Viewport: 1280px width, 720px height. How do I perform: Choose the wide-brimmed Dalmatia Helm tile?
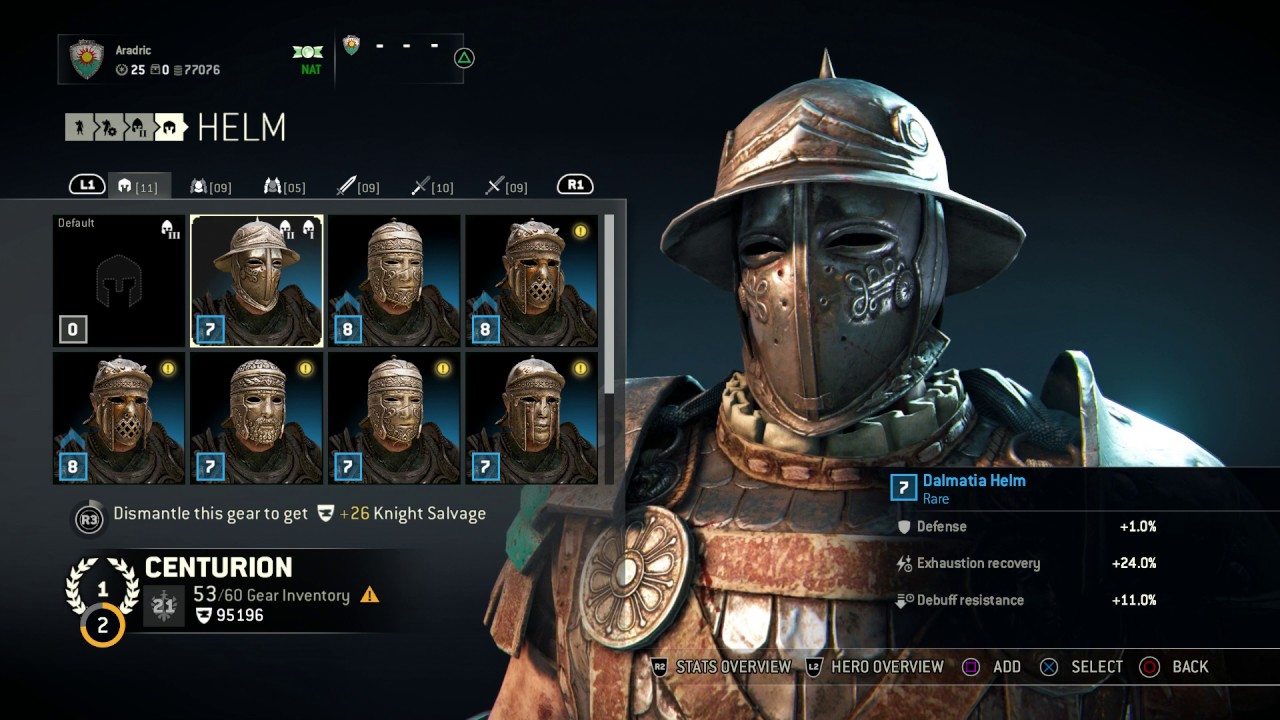coord(256,281)
